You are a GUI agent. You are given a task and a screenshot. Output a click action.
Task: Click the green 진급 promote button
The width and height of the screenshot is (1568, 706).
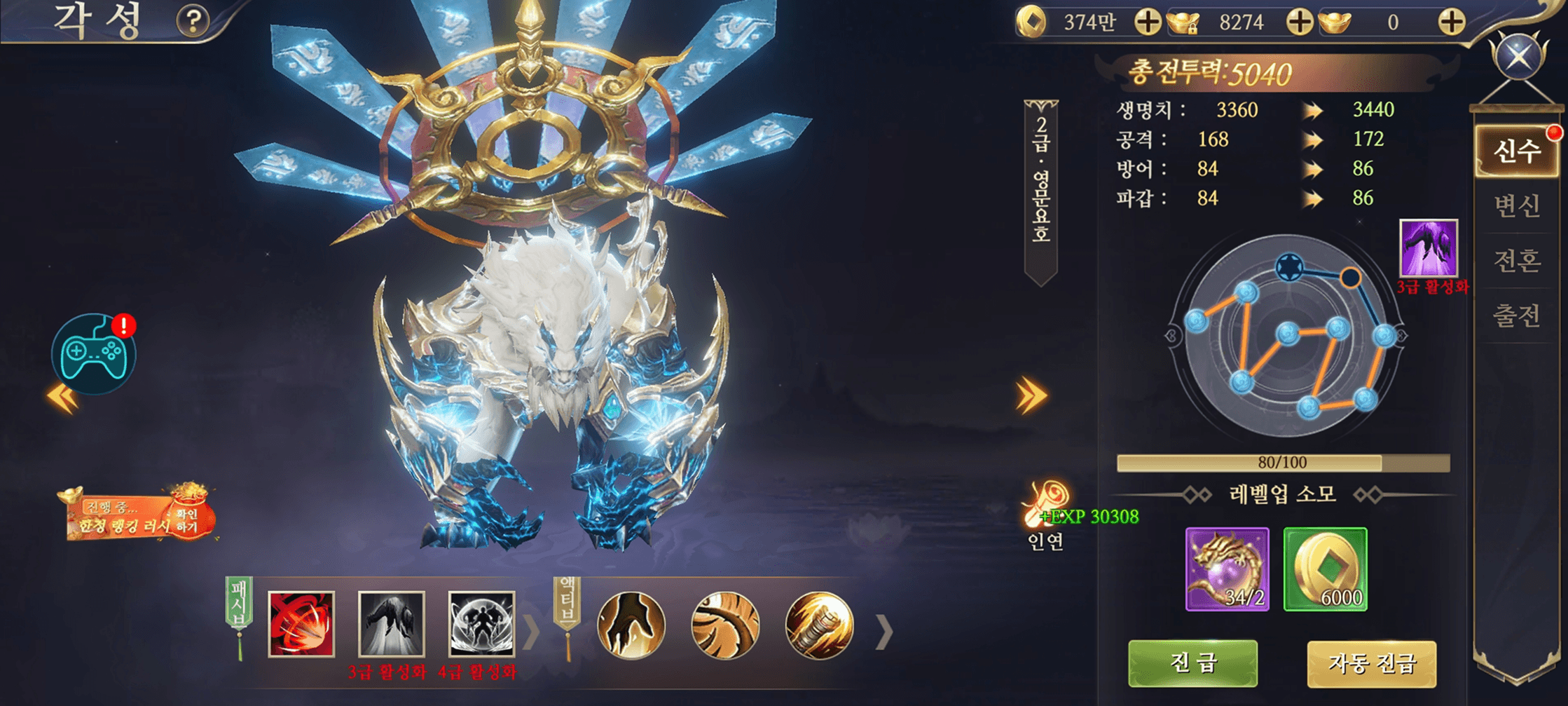[1192, 663]
